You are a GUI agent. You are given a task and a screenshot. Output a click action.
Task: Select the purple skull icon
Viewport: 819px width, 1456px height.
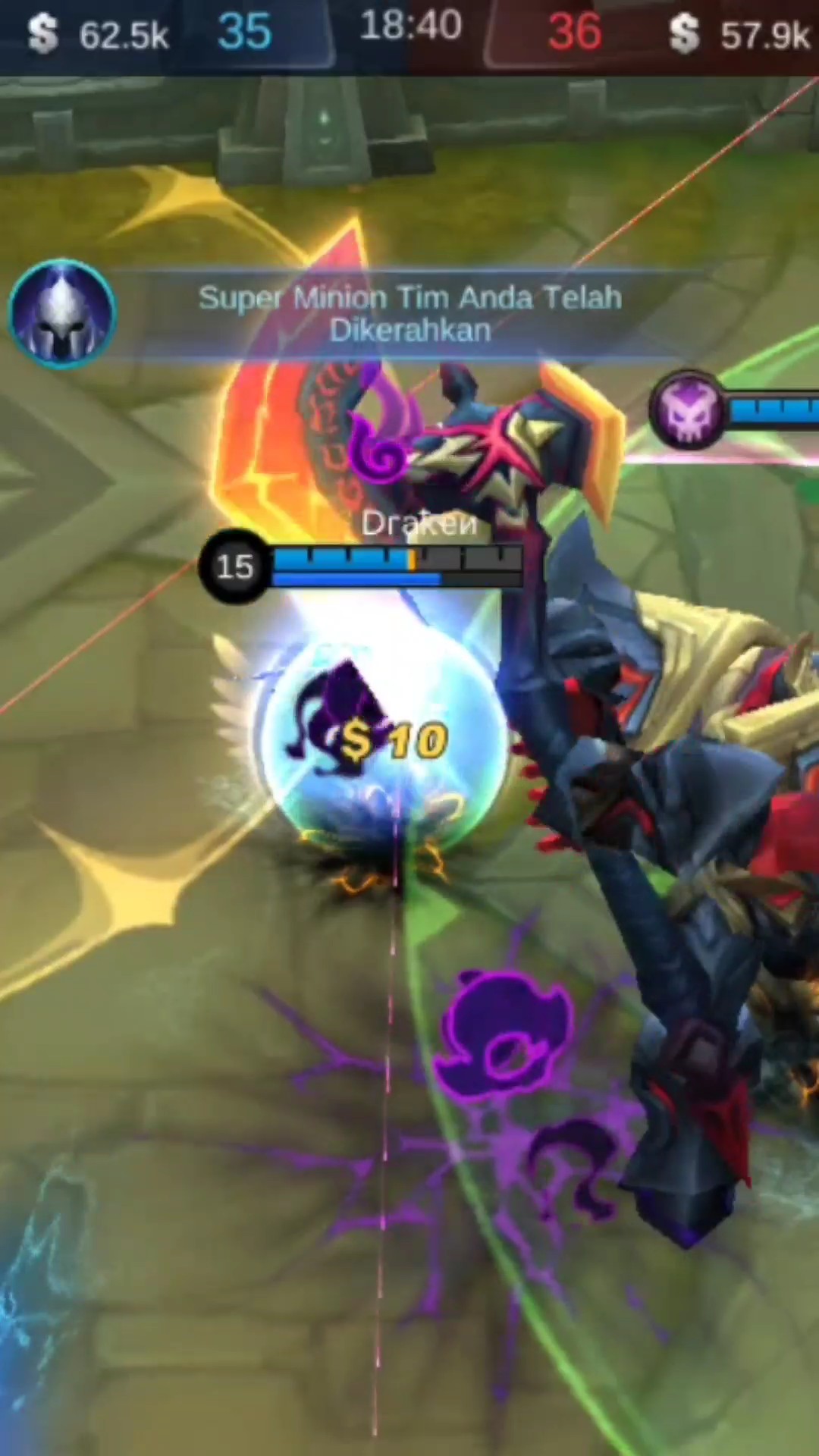689,409
